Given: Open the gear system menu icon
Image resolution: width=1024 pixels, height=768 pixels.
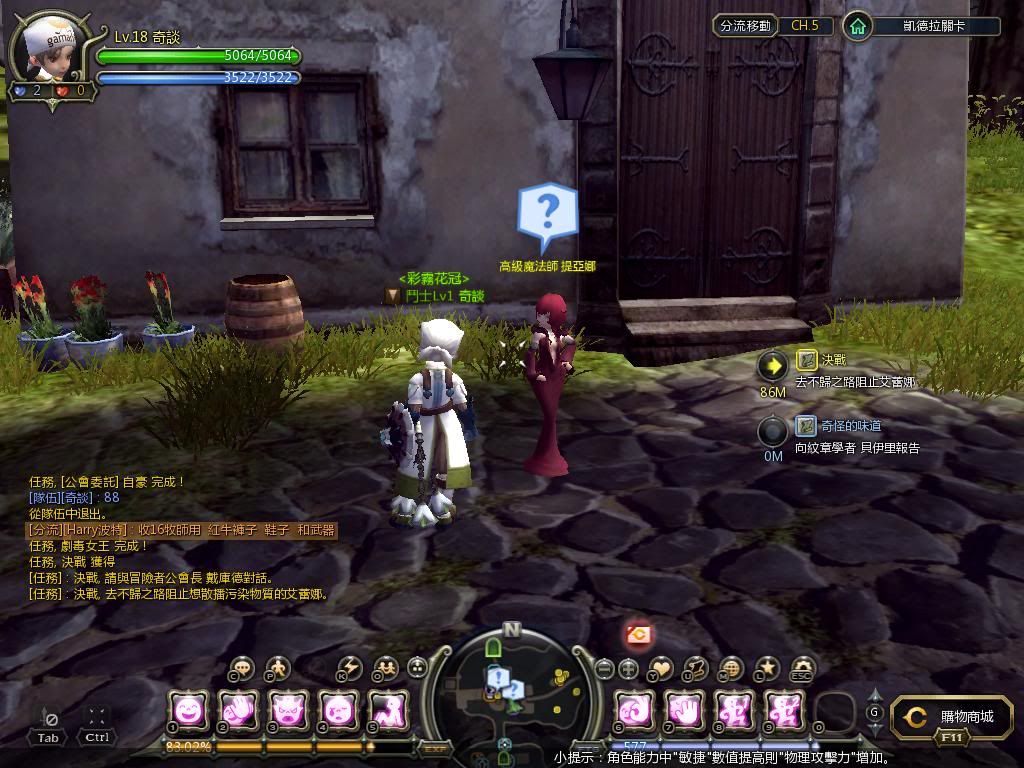Looking at the screenshot, I should (802, 668).
